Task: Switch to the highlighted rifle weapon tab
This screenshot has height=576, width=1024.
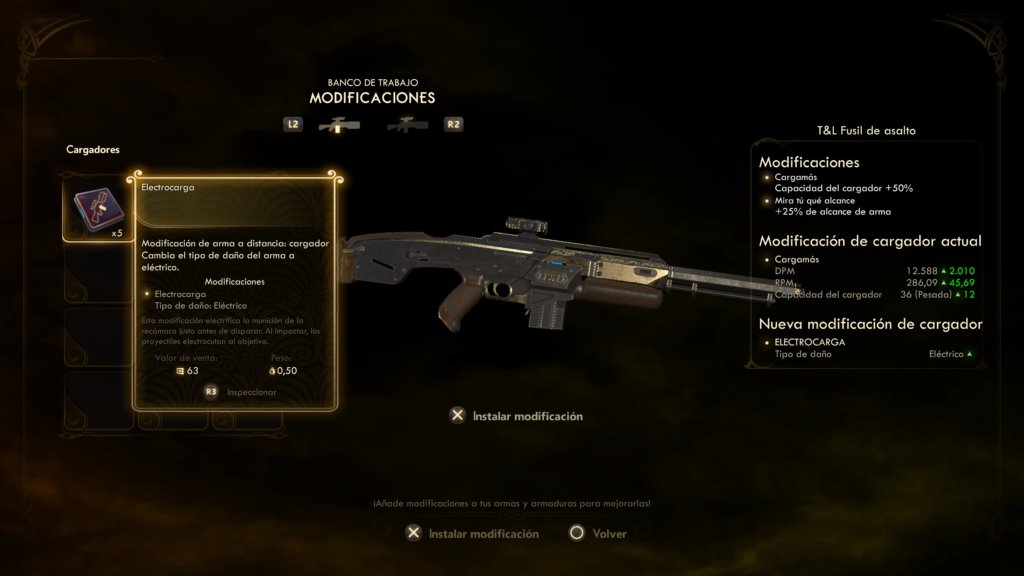Action: (338, 125)
